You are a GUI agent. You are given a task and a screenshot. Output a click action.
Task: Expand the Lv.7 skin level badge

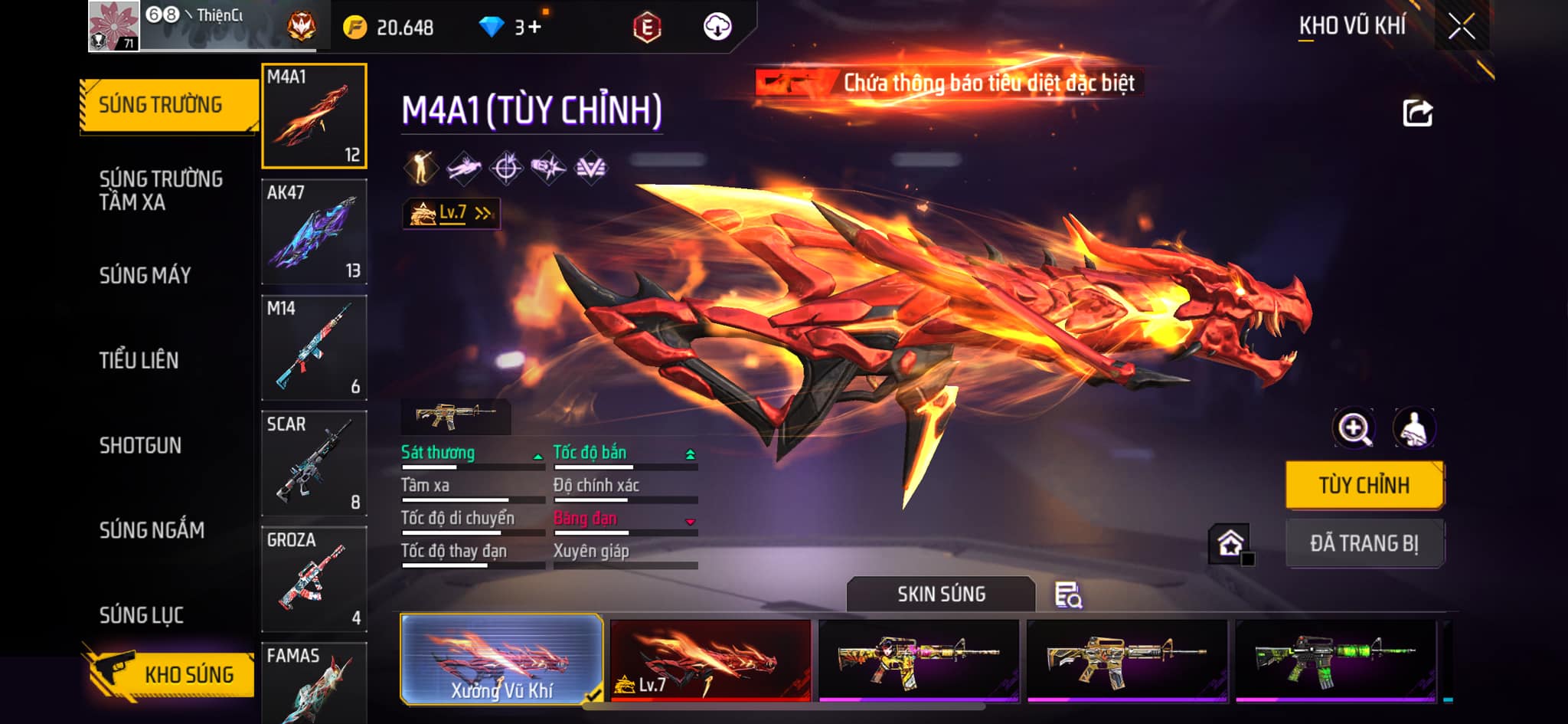(452, 213)
